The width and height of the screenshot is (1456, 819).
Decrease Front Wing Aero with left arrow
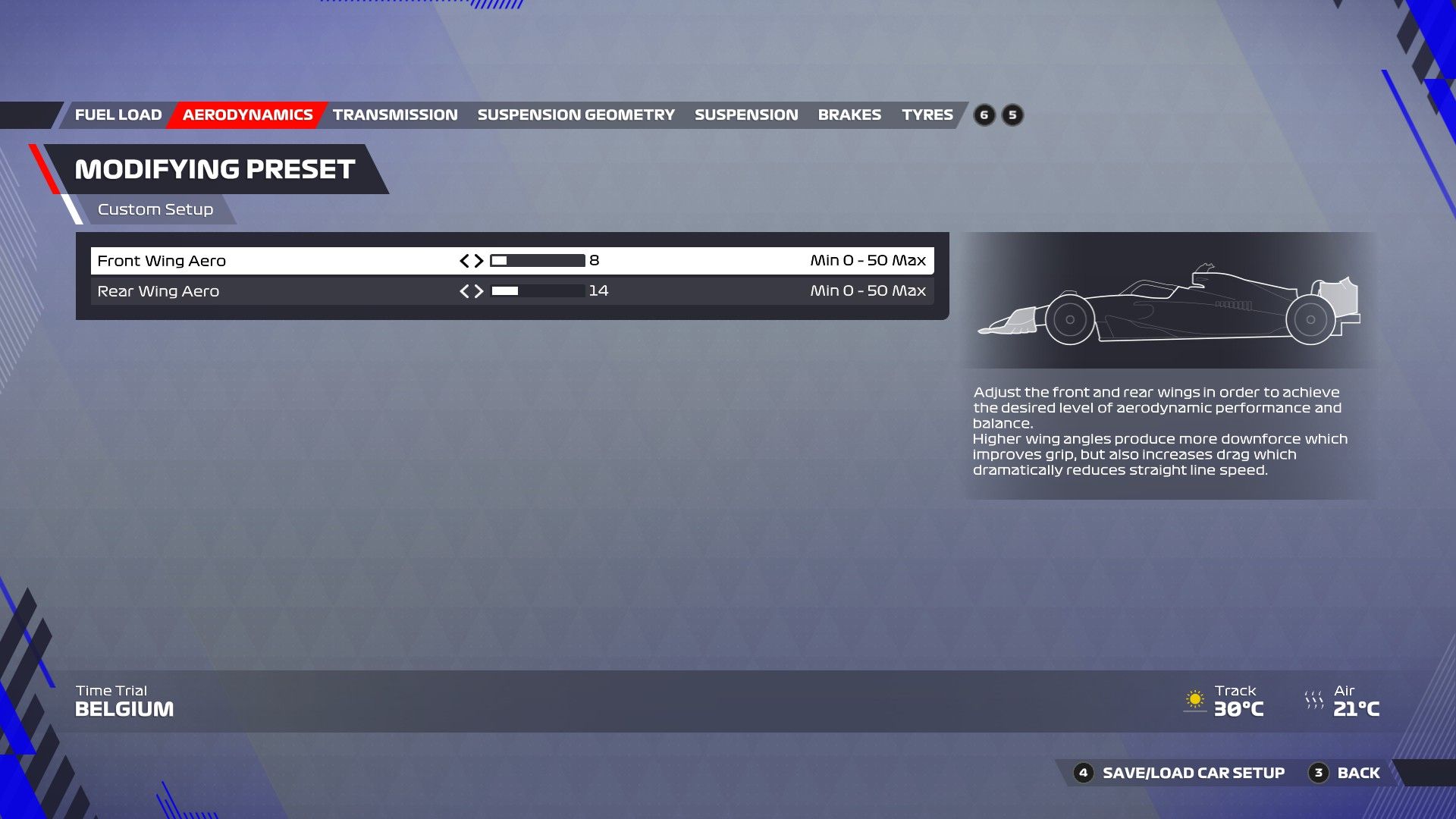tap(464, 261)
